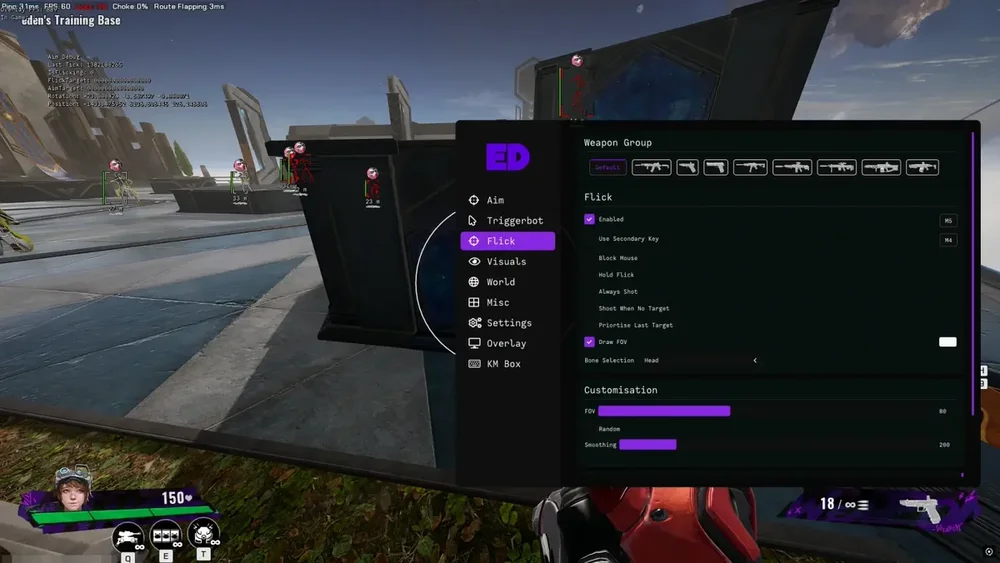Go to the World section
The width and height of the screenshot is (1000, 563).
[x=500, y=282]
